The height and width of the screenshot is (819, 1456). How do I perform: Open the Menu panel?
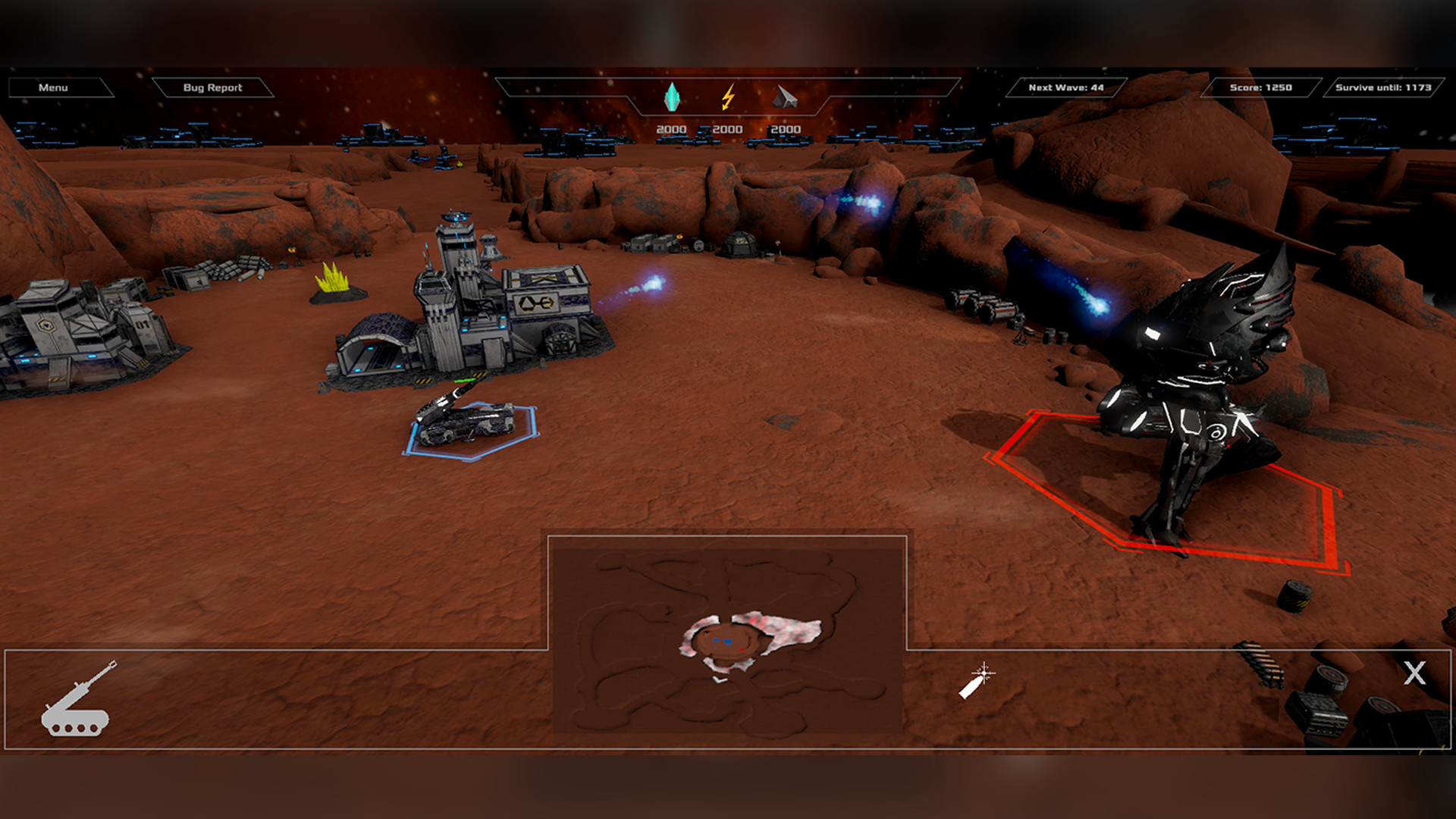(x=52, y=87)
